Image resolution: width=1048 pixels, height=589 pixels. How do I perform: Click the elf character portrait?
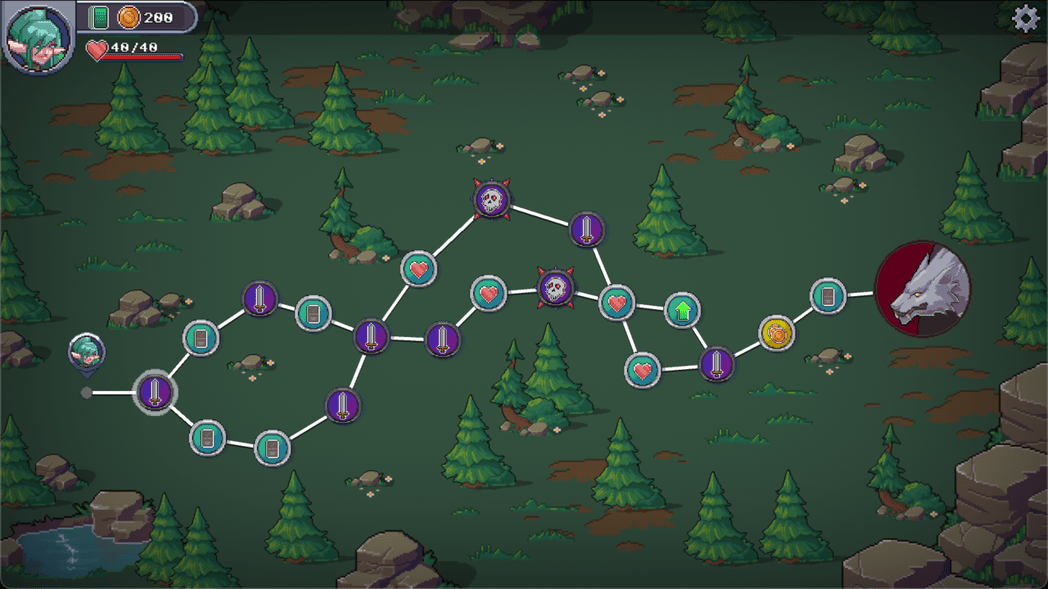[x=38, y=38]
